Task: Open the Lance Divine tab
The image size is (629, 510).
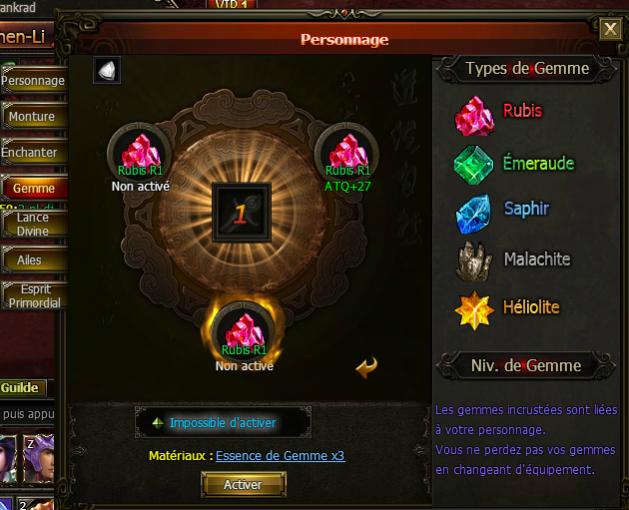Action: pyautogui.click(x=33, y=224)
